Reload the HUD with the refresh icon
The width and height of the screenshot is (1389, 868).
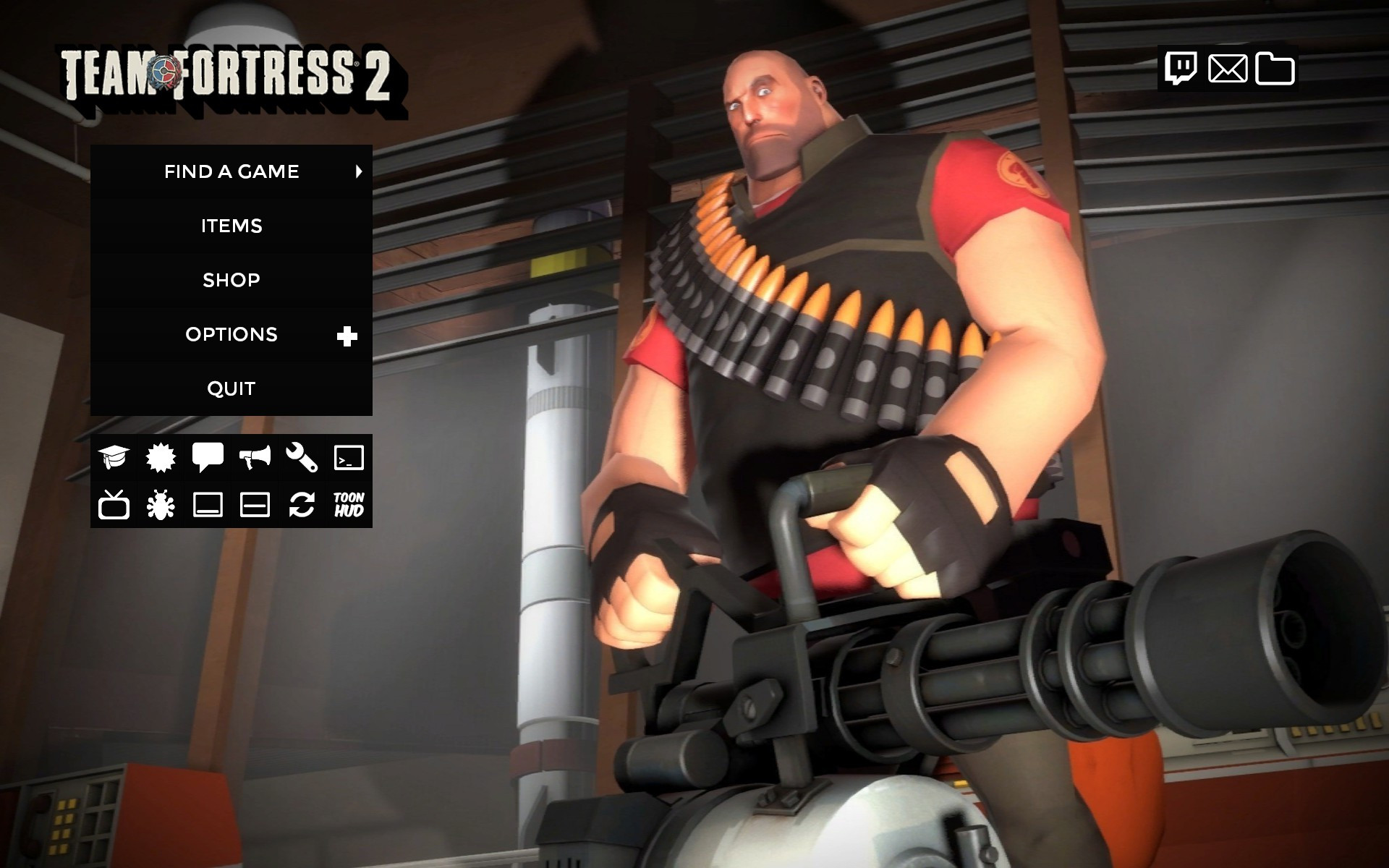click(x=302, y=505)
